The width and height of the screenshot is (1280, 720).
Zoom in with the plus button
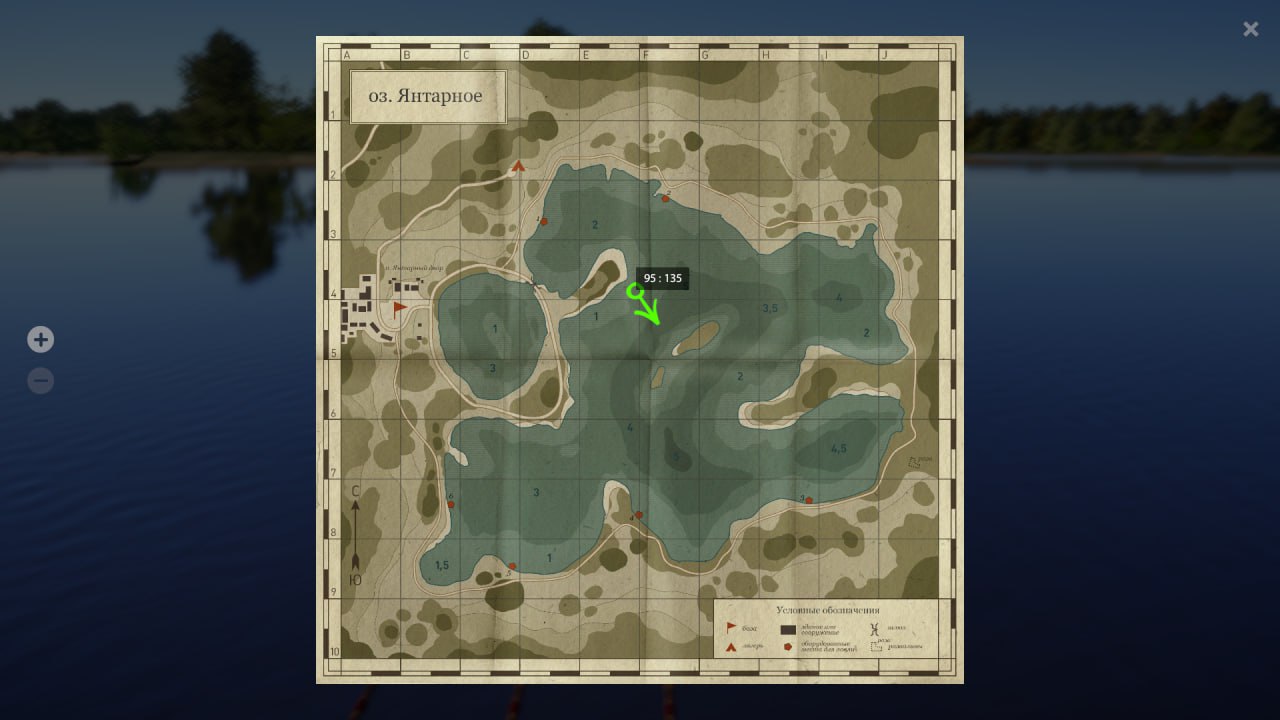coord(40,340)
